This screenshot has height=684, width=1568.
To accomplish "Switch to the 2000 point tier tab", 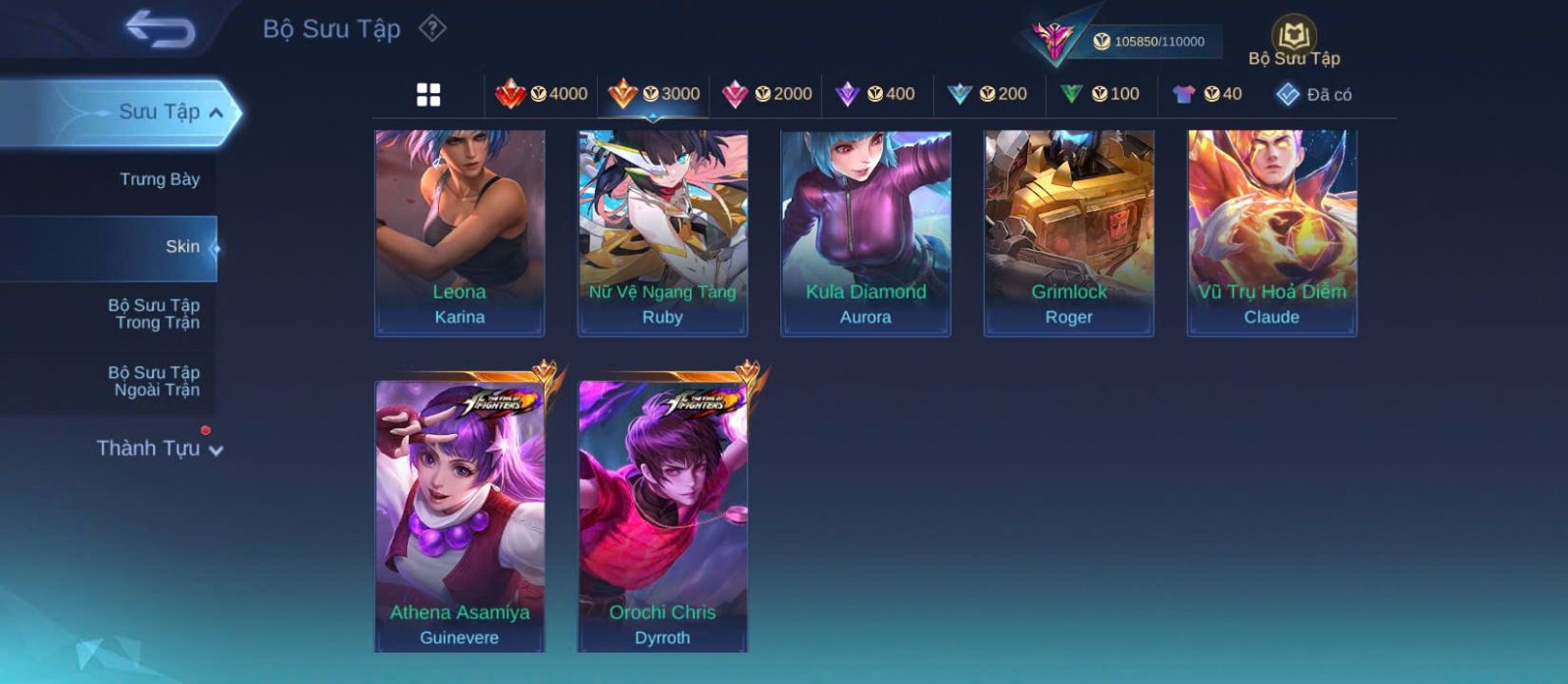I will click(767, 94).
